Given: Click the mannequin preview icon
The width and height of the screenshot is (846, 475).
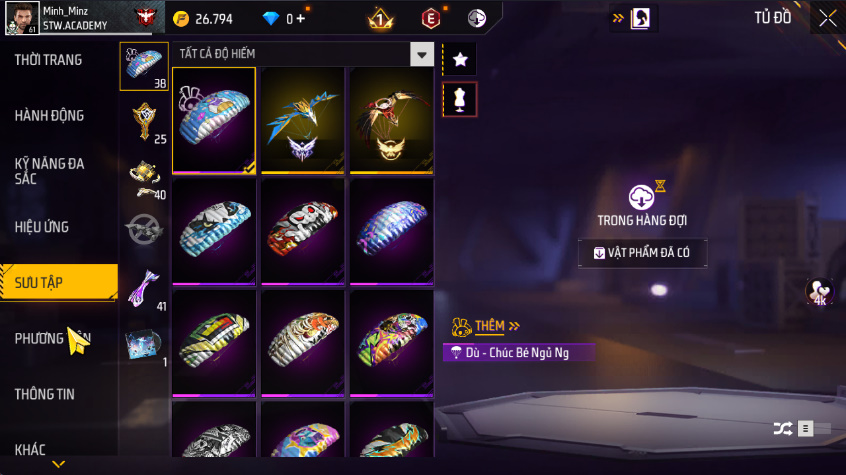Looking at the screenshot, I should (460, 99).
